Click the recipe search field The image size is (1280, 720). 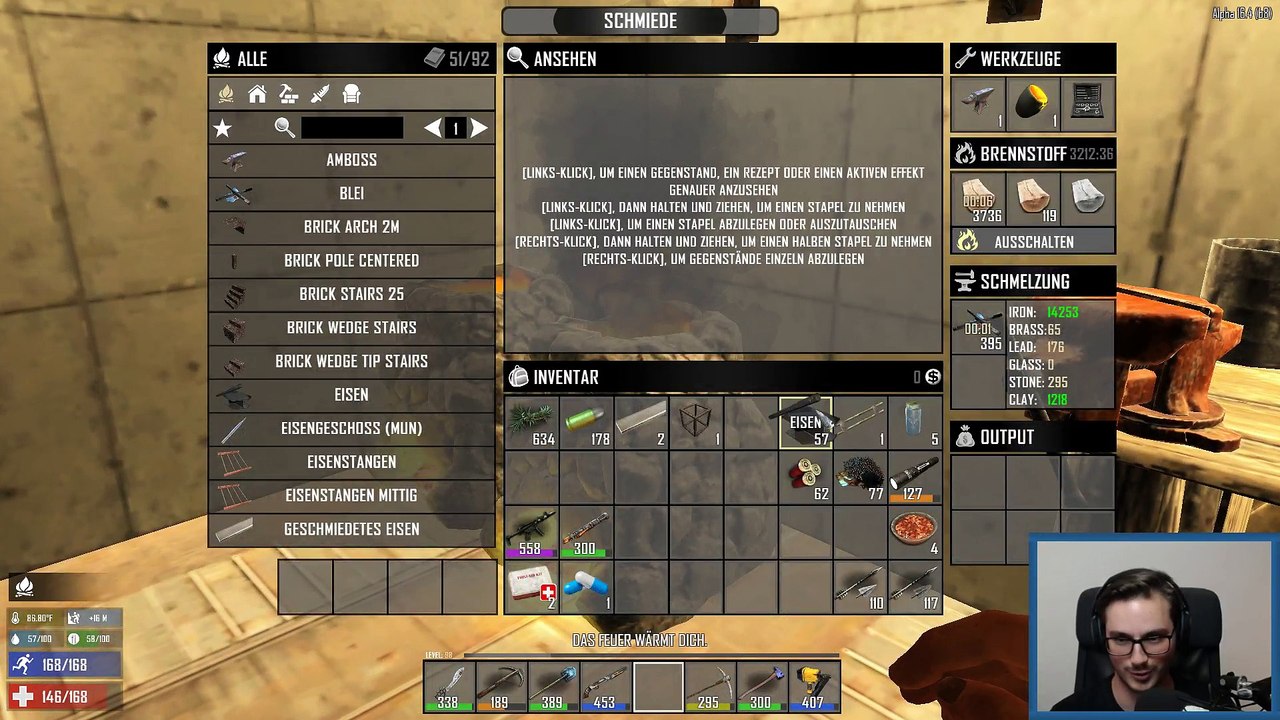[x=352, y=128]
